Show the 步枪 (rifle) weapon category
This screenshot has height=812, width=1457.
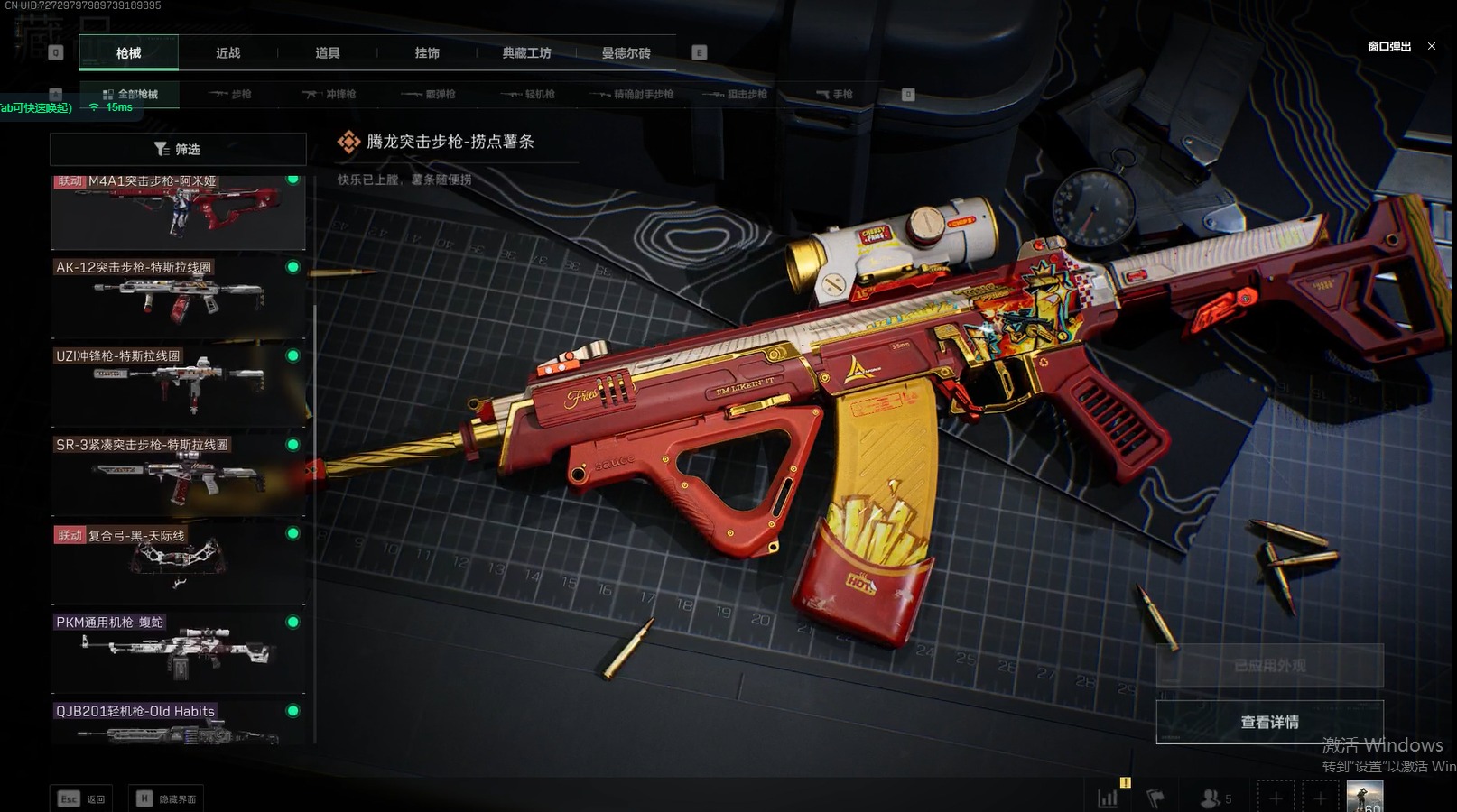click(230, 94)
